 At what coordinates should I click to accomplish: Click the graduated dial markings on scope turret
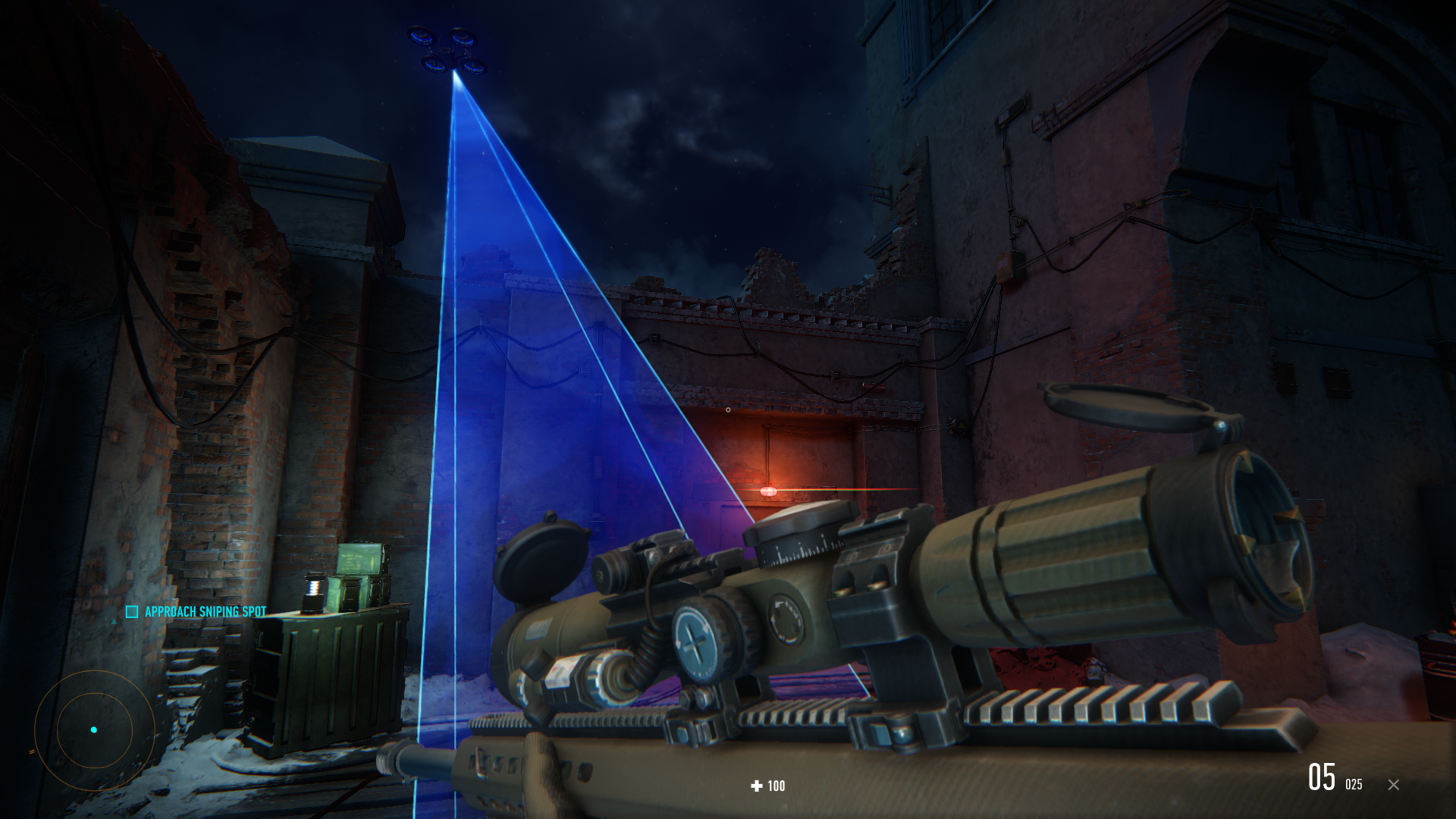click(802, 550)
